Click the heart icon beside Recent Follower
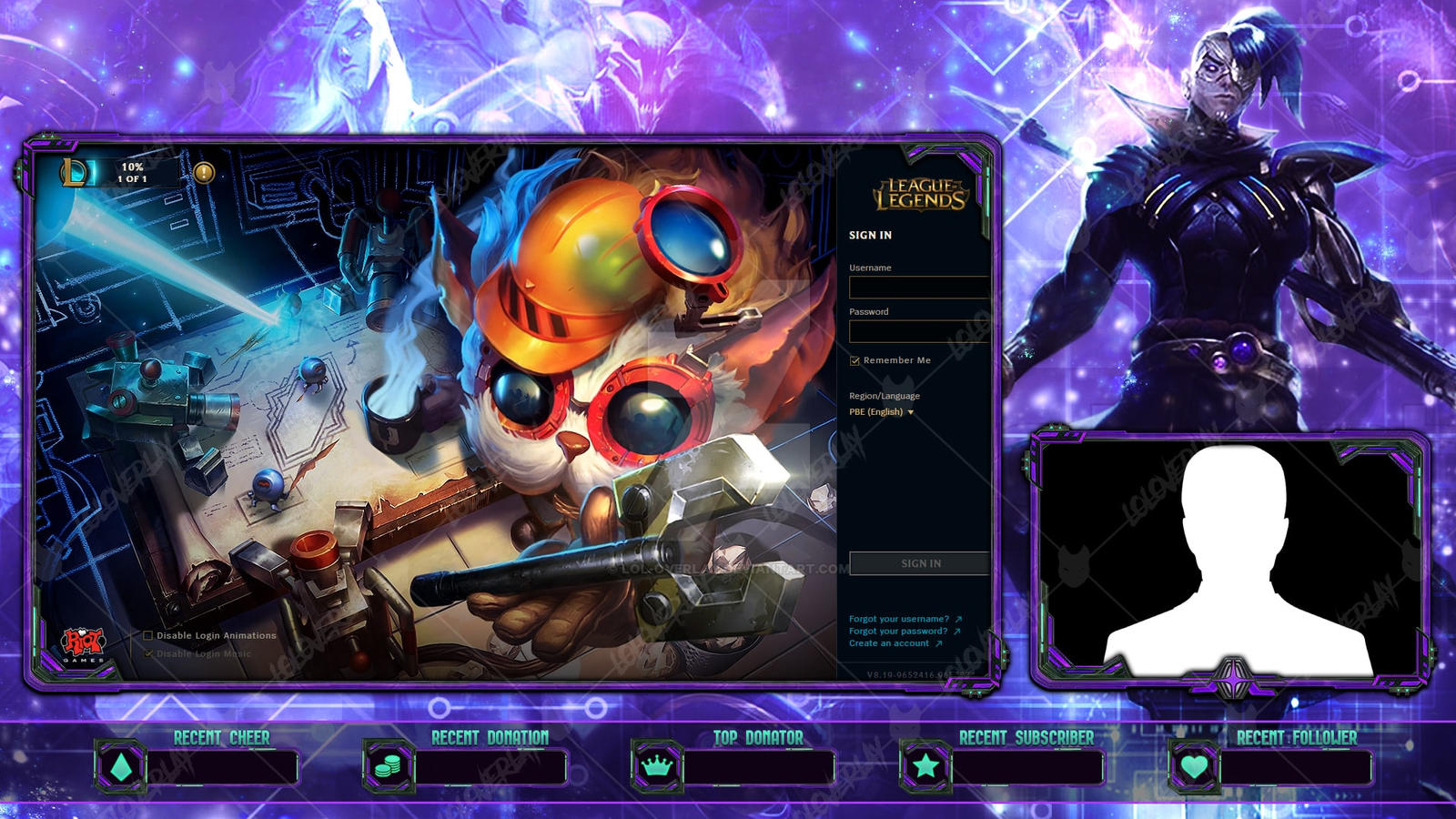This screenshot has width=1456, height=819. tap(1193, 766)
